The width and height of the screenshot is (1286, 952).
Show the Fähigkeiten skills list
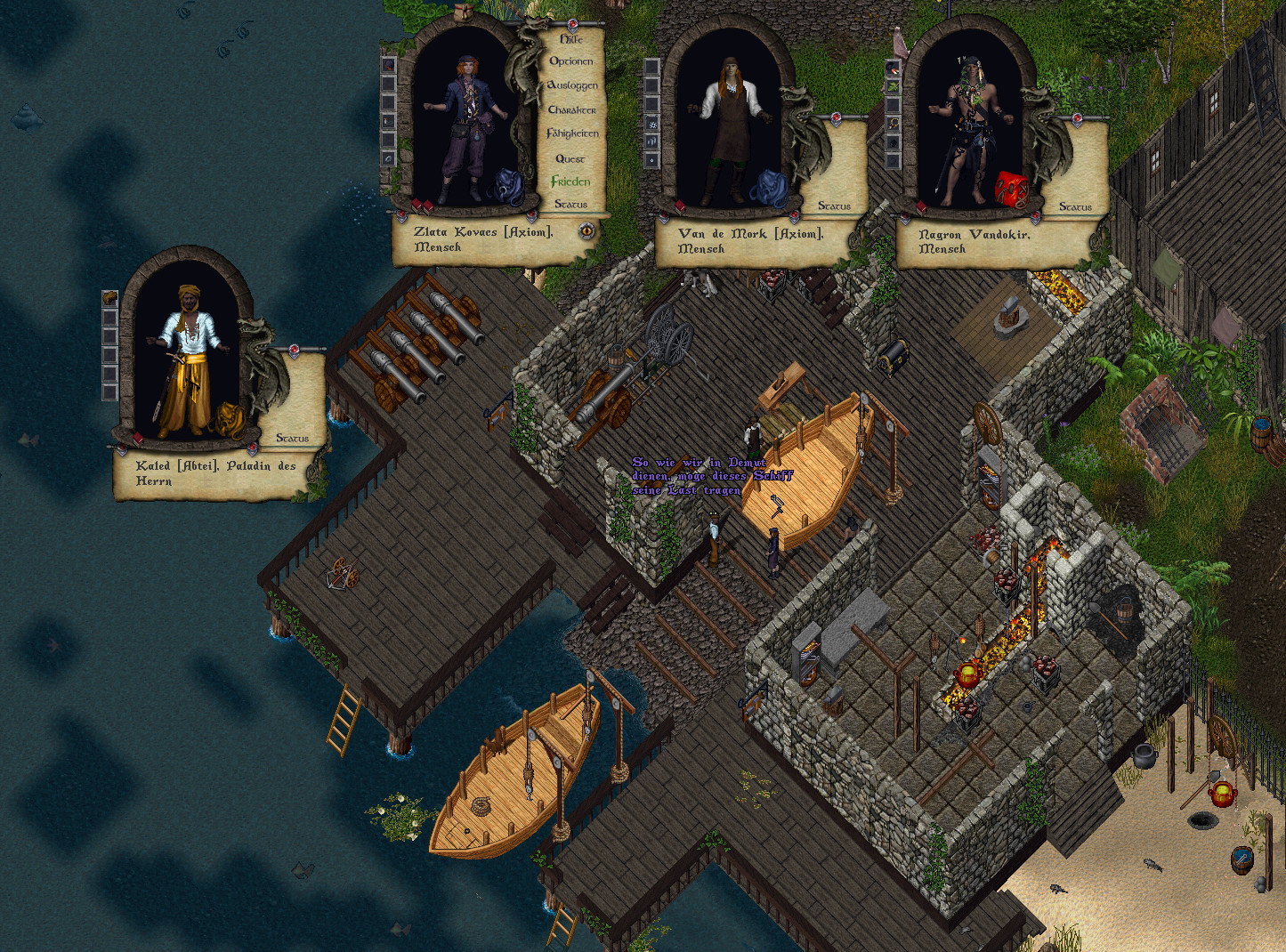(x=572, y=133)
